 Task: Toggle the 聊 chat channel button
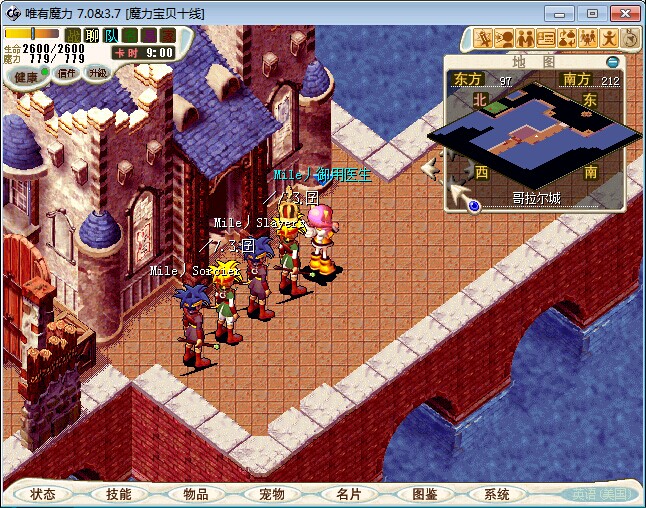tap(91, 36)
